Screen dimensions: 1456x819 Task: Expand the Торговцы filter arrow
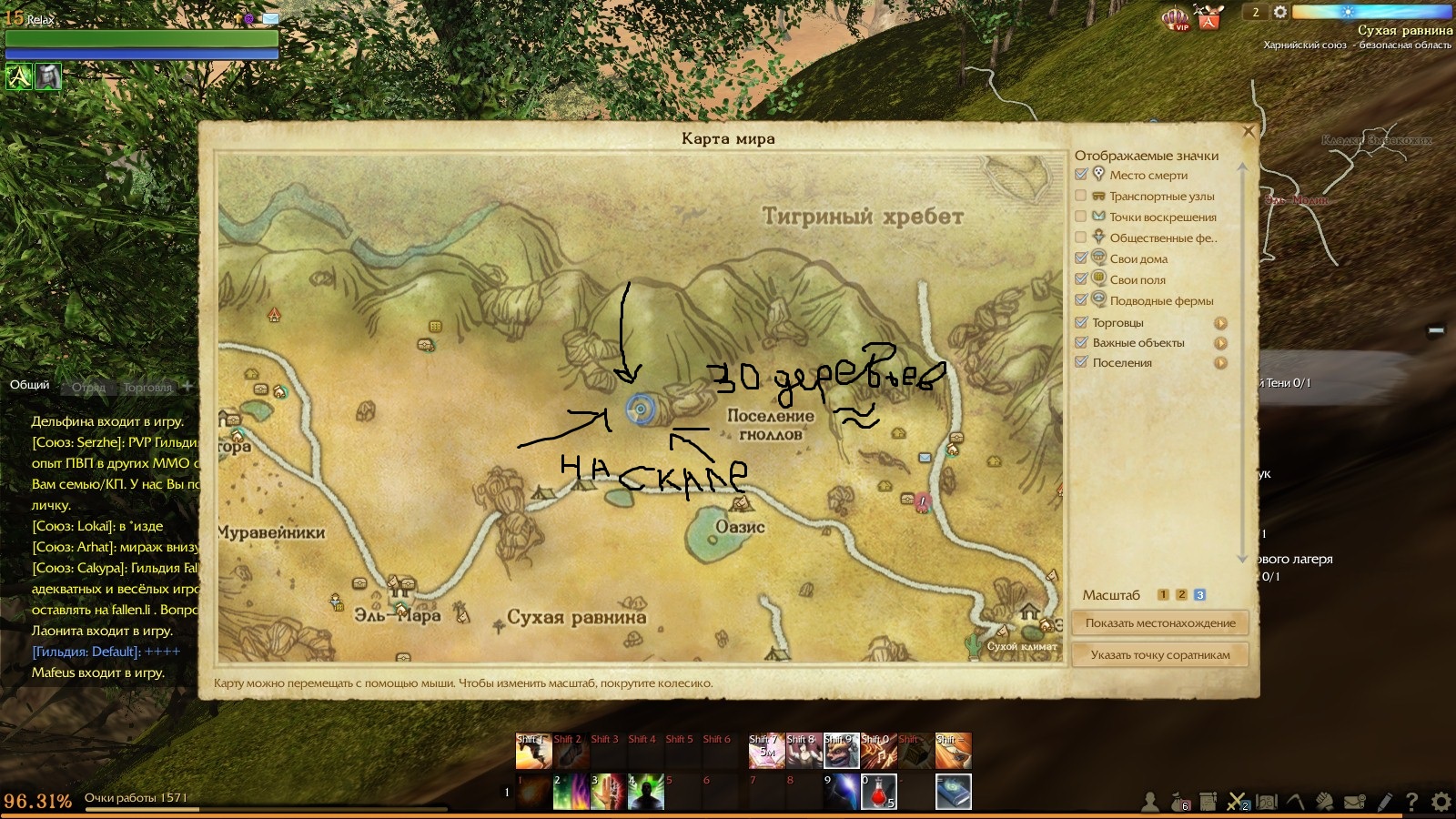tap(1220, 323)
